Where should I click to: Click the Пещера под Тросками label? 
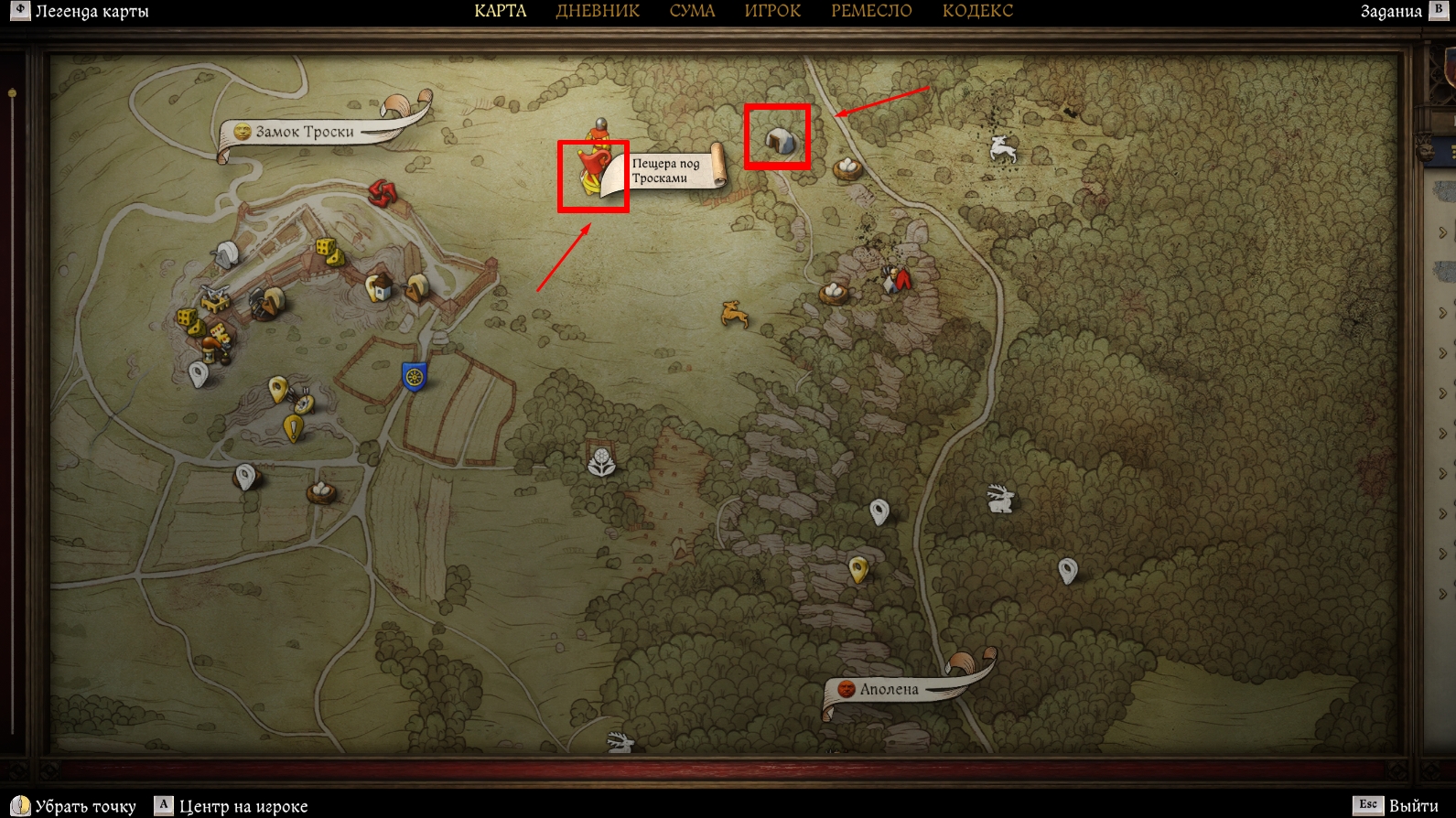pos(665,171)
